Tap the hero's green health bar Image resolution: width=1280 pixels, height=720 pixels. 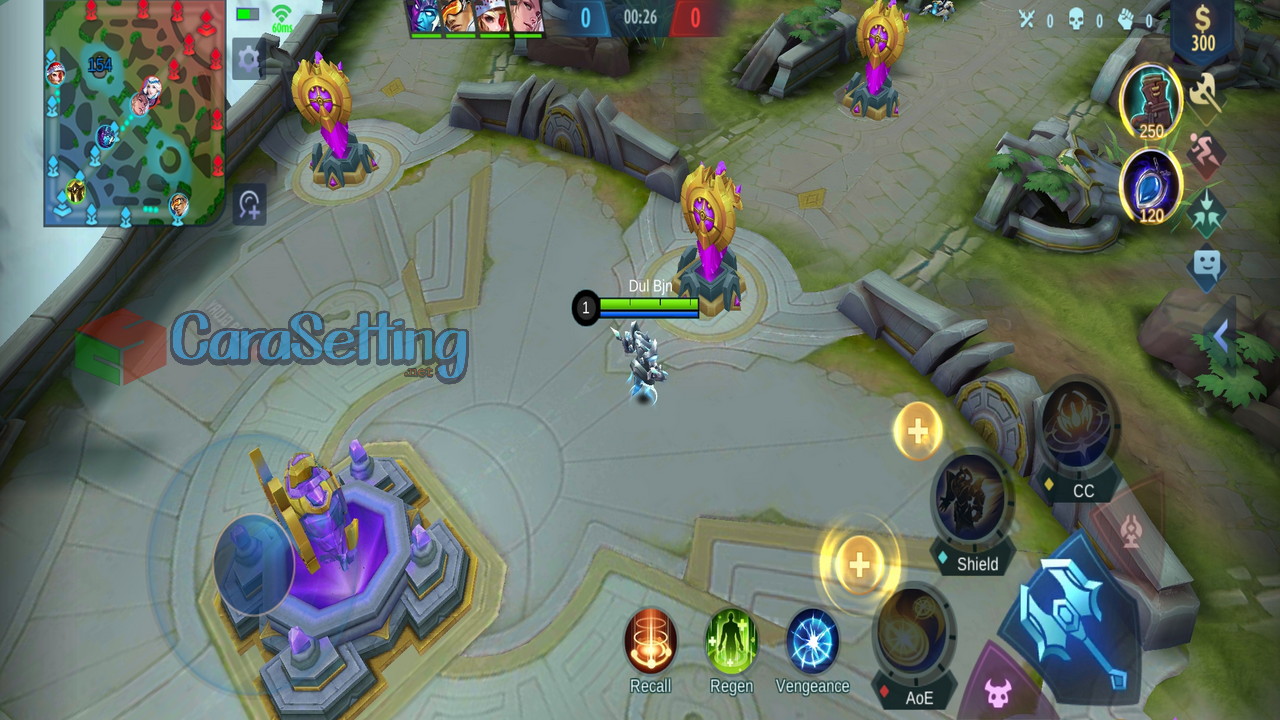(x=648, y=302)
